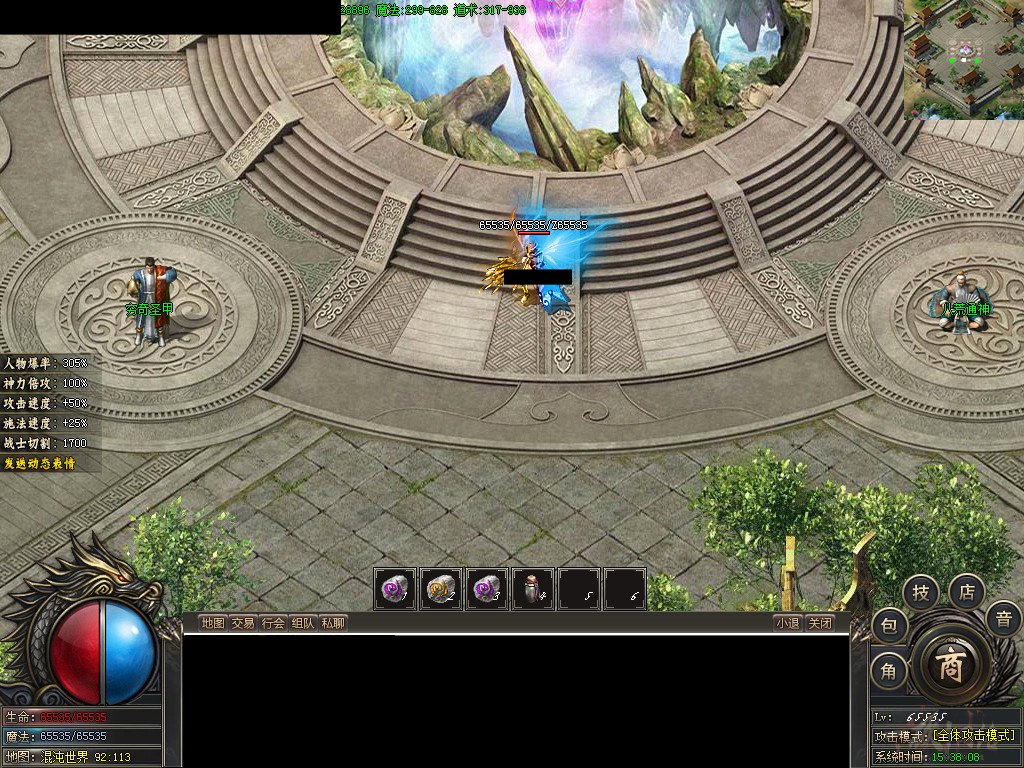Open the 包 bag button

[889, 627]
